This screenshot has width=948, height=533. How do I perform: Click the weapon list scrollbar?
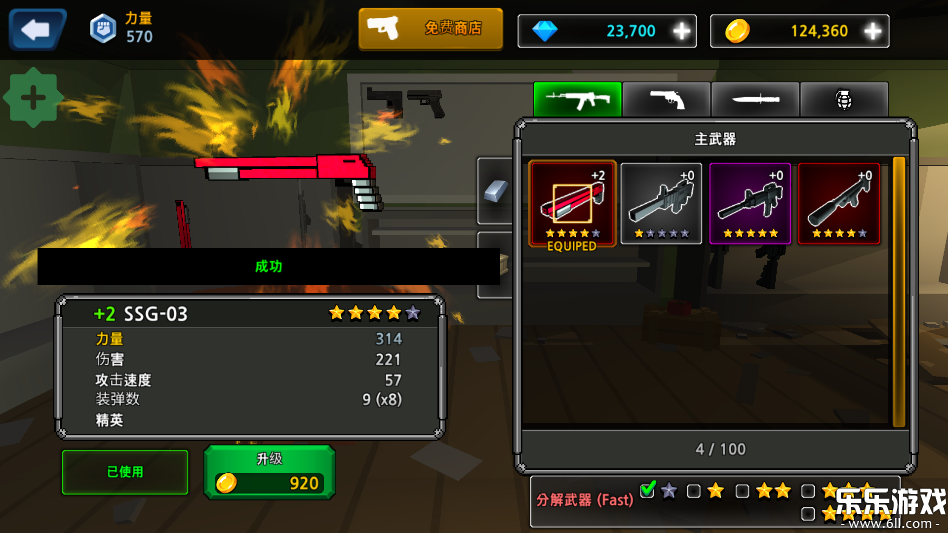coord(898,290)
